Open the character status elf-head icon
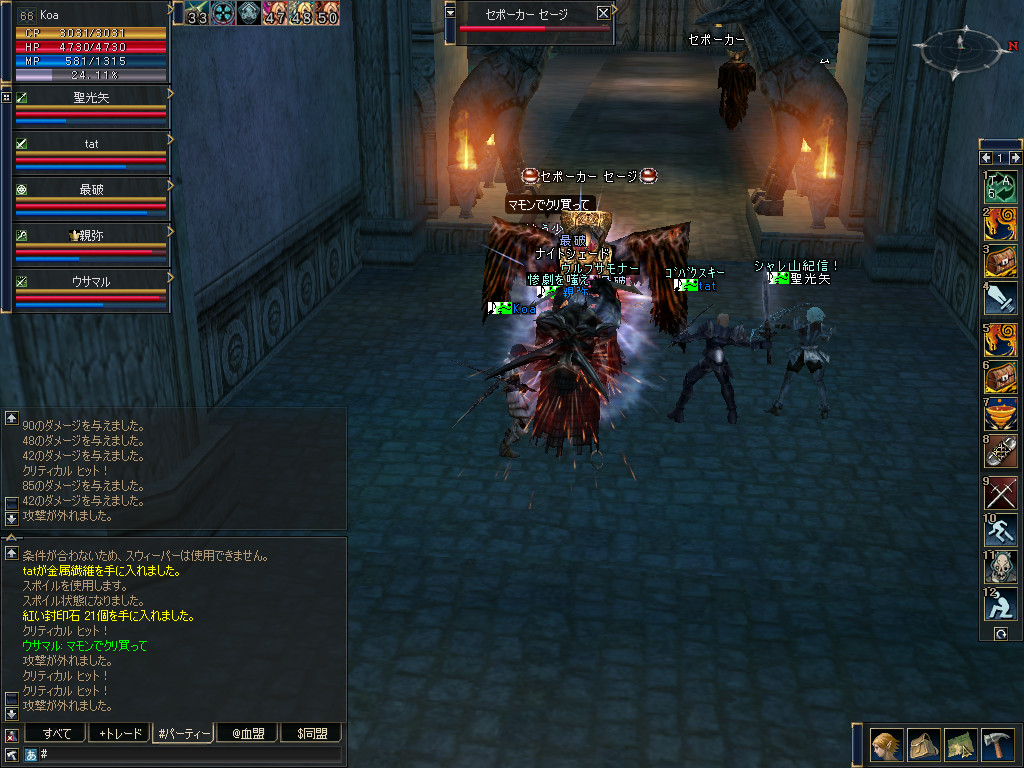 pyautogui.click(x=886, y=745)
